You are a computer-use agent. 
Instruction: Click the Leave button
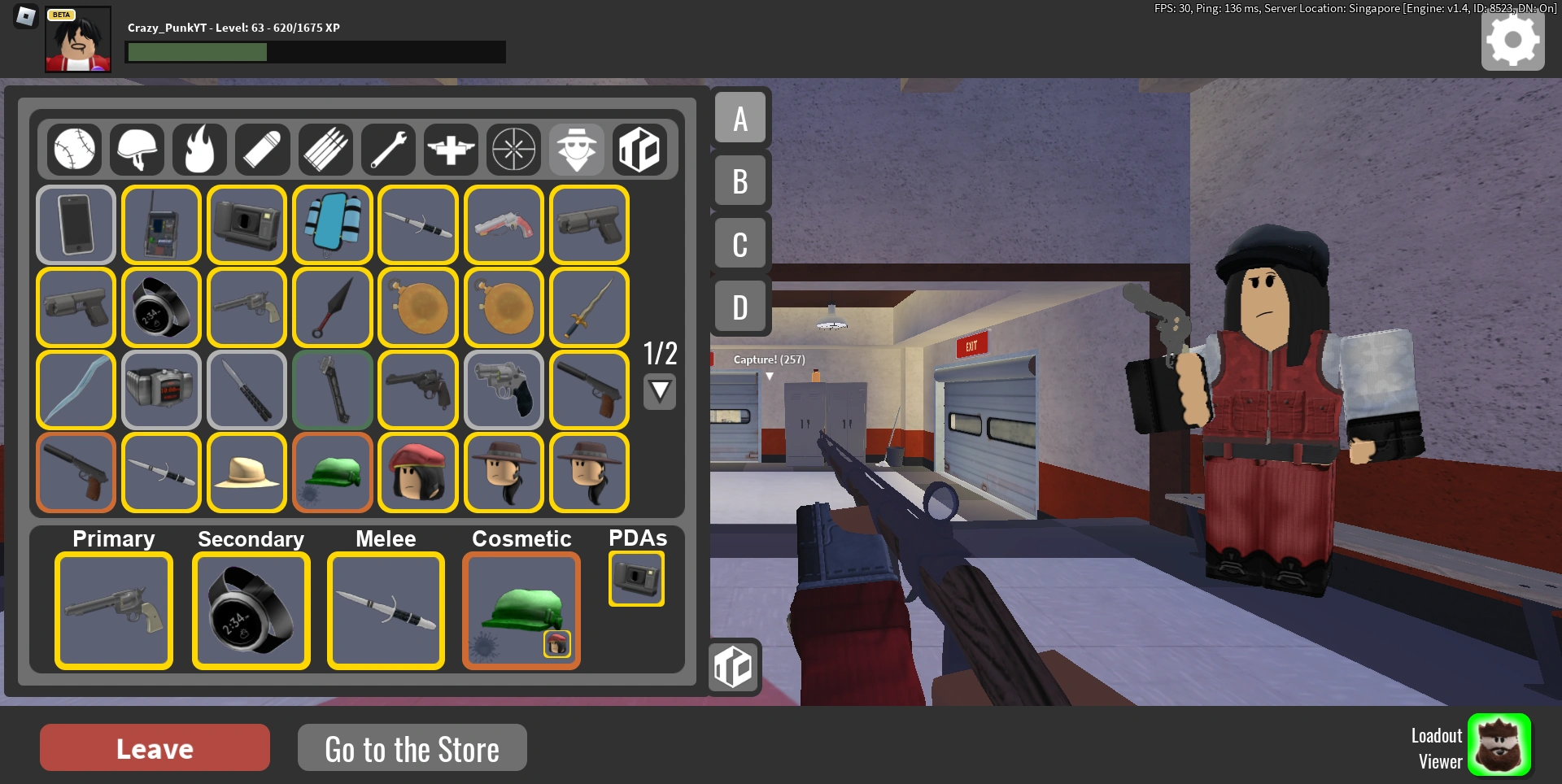tap(155, 747)
